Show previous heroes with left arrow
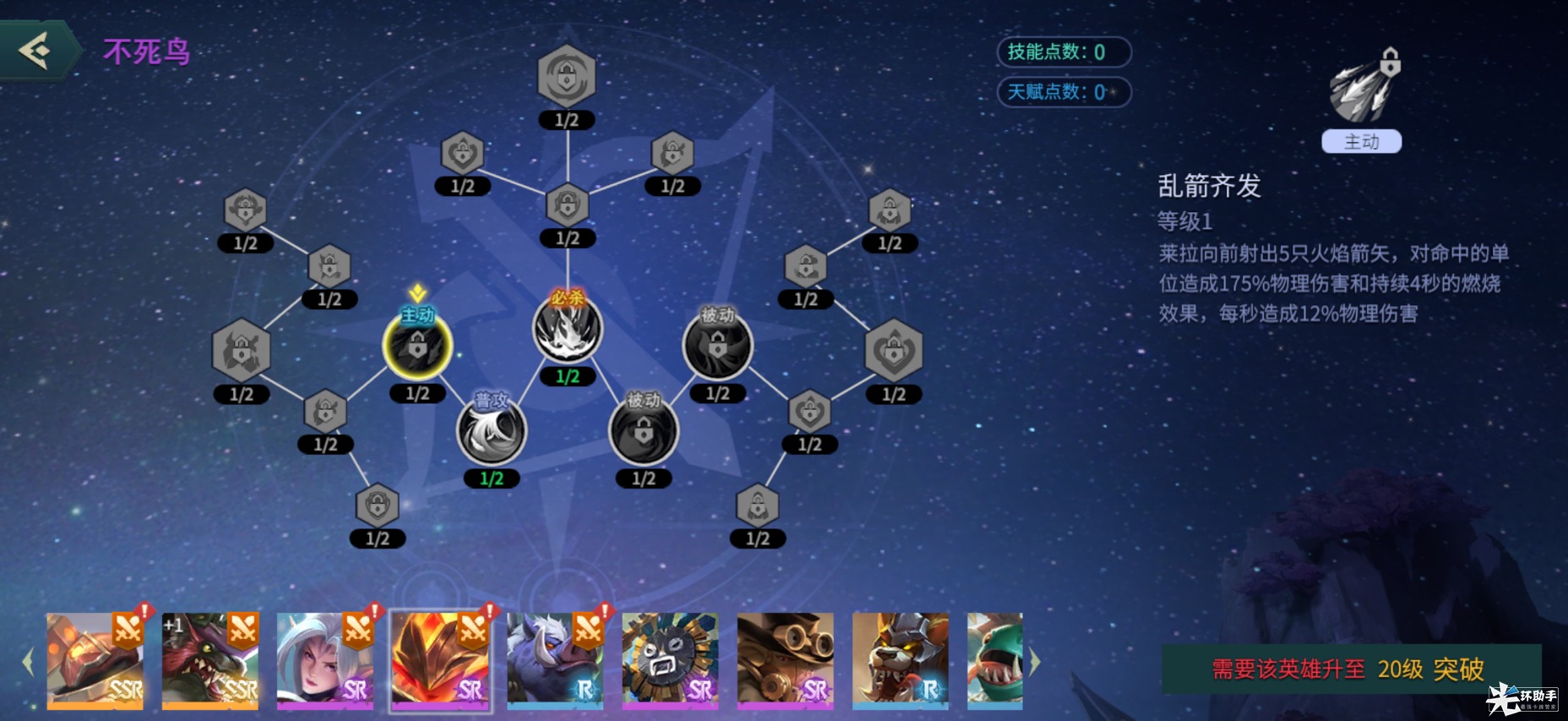The image size is (1568, 721). pyautogui.click(x=28, y=661)
